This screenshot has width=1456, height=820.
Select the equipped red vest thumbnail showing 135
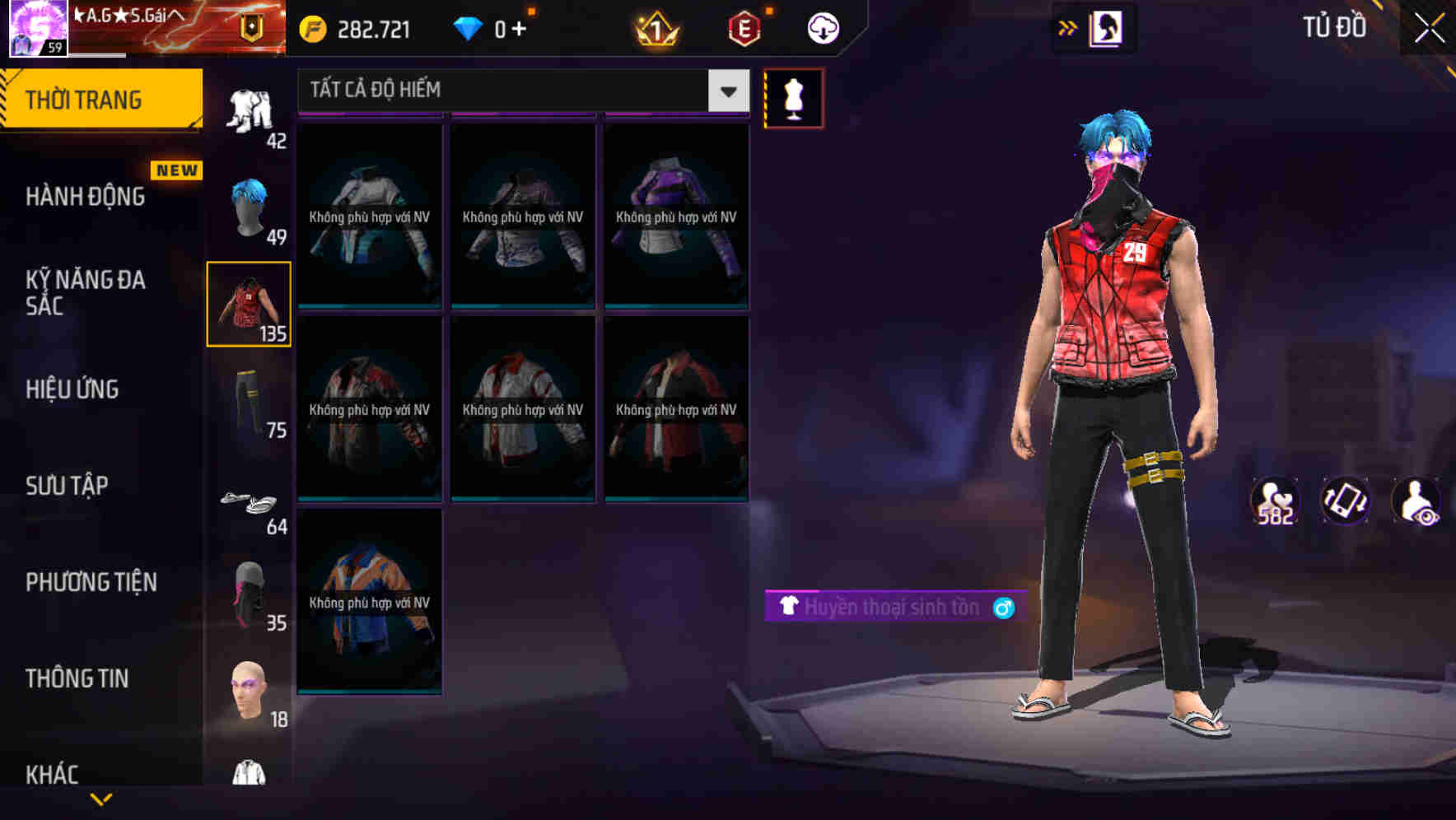tap(249, 303)
